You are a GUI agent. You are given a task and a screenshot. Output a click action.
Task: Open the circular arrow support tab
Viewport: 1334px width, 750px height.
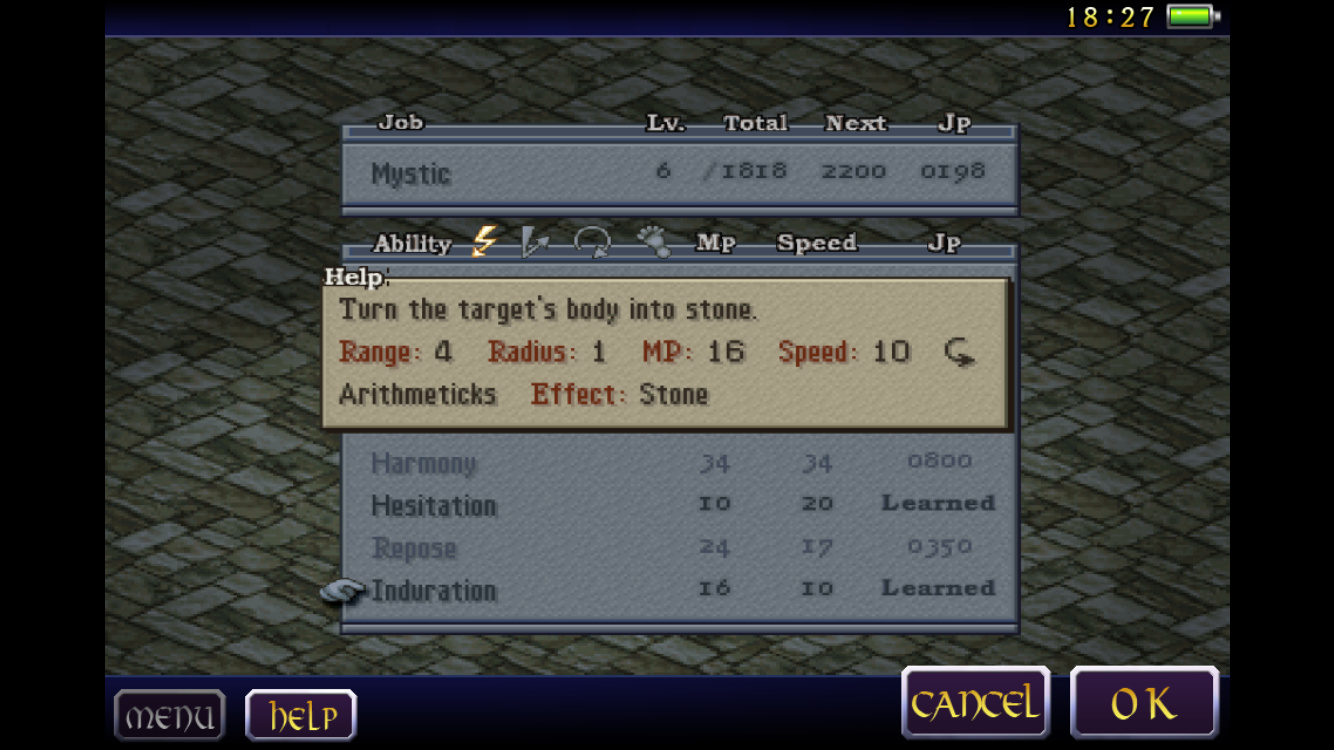592,242
